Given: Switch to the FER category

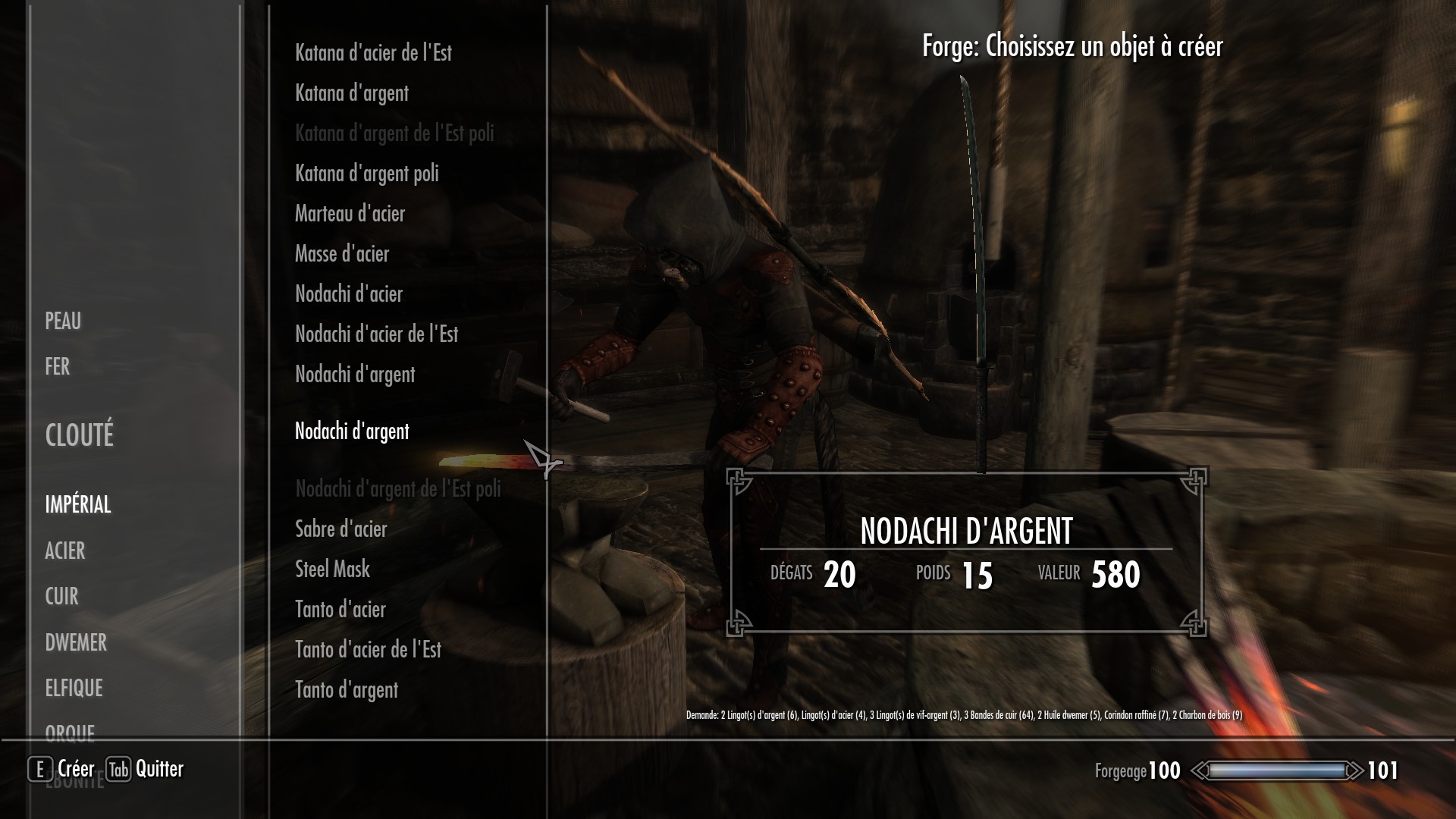Looking at the screenshot, I should pos(58,367).
